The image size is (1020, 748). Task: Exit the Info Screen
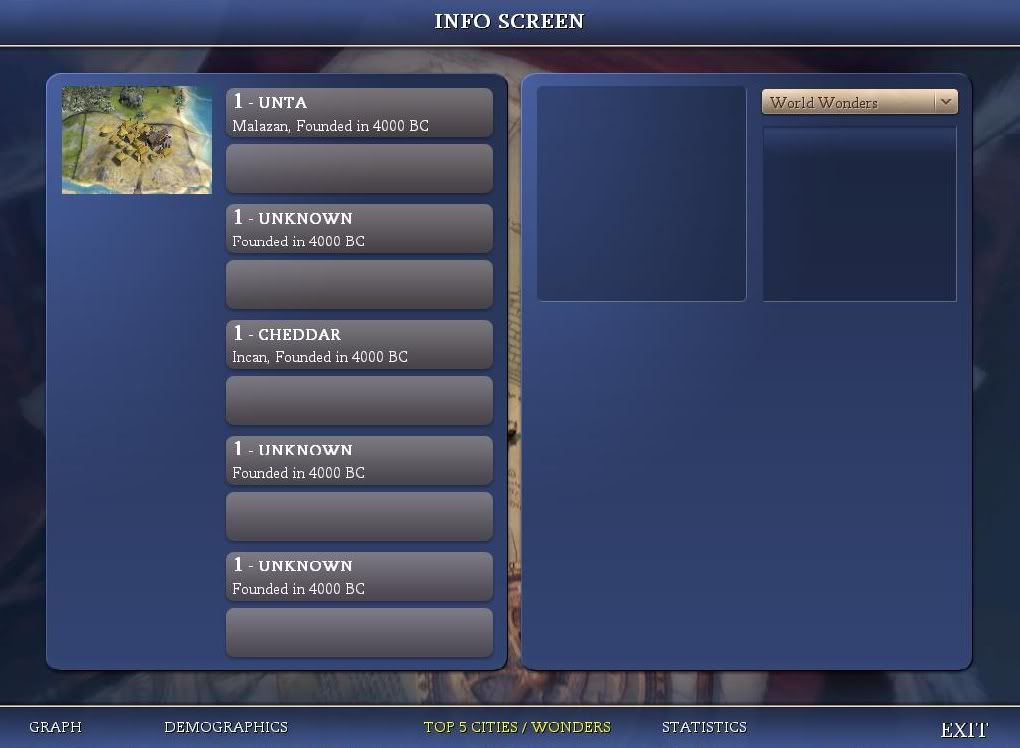pyautogui.click(x=964, y=730)
